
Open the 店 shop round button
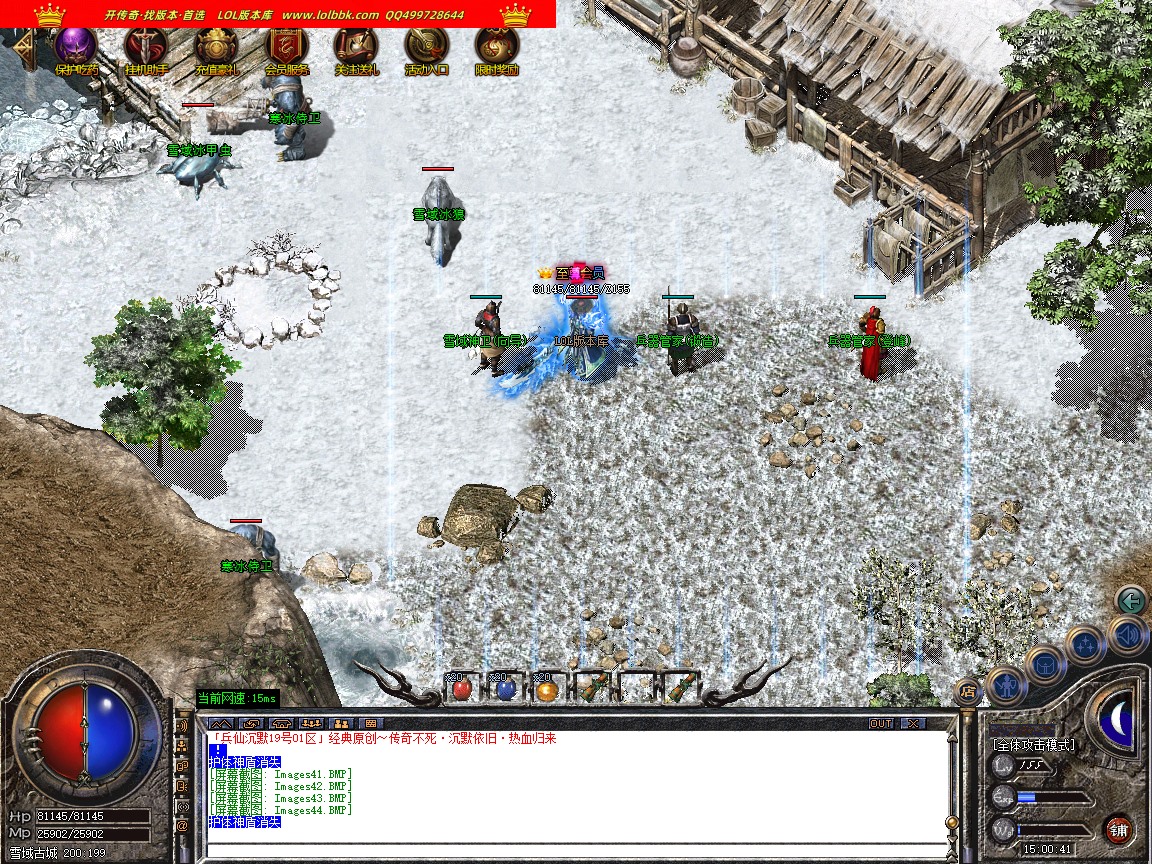click(967, 690)
